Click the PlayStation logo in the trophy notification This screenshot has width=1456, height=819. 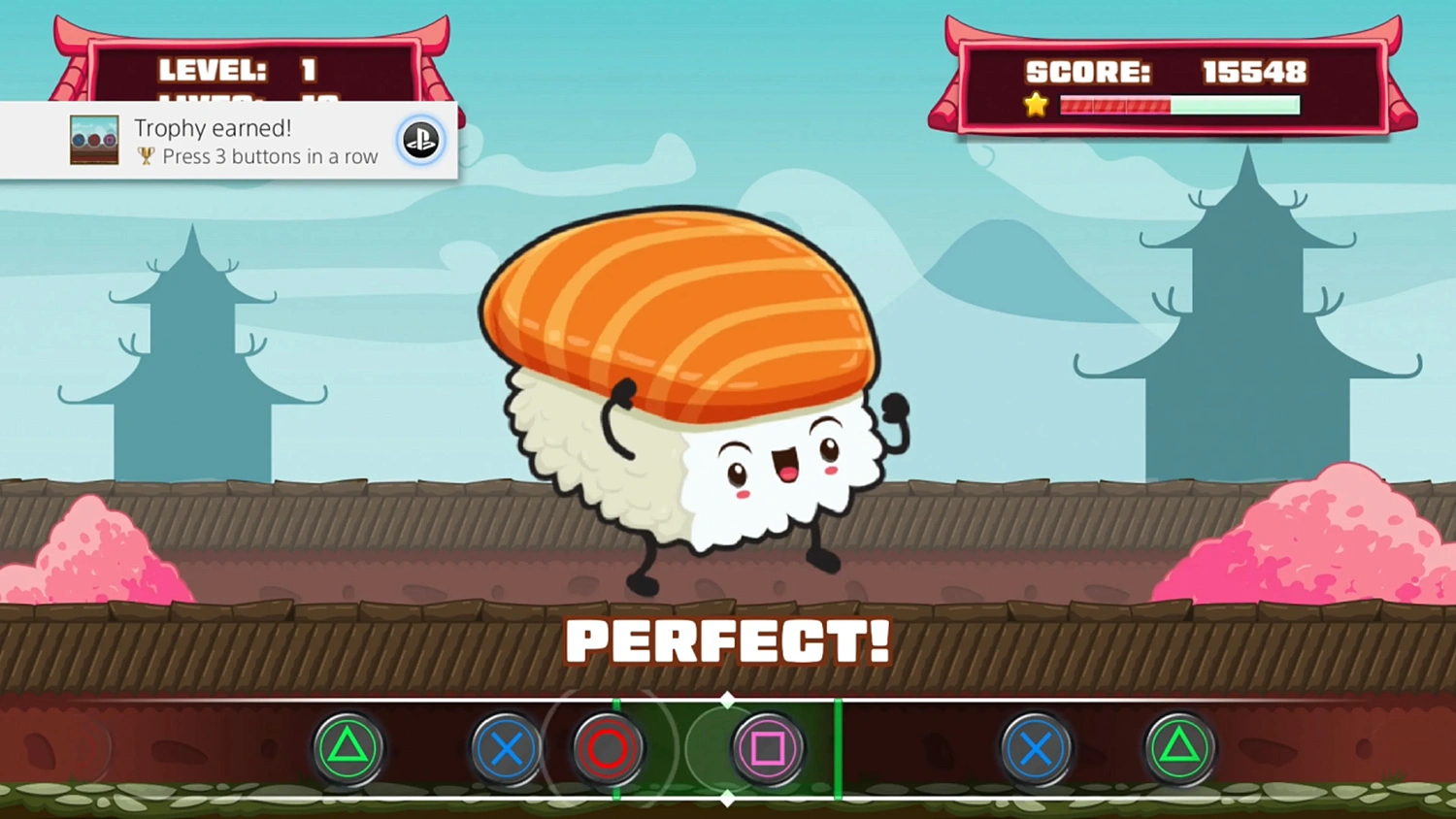(x=420, y=140)
